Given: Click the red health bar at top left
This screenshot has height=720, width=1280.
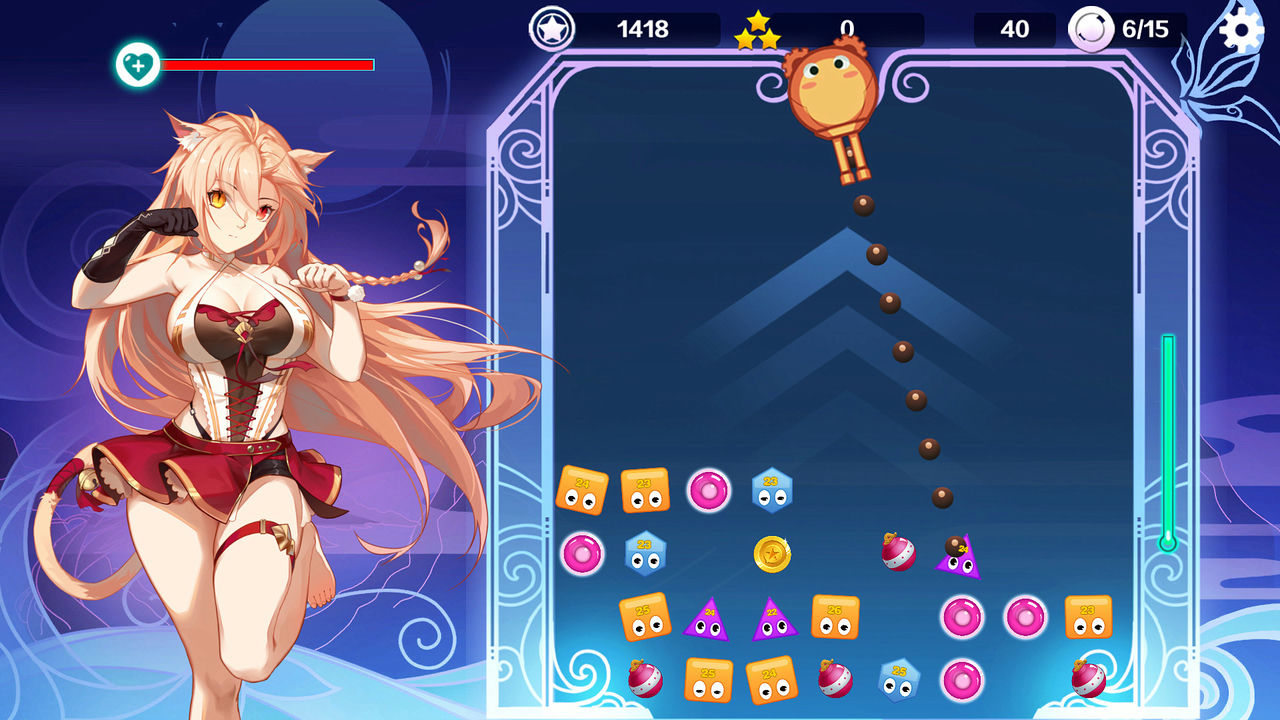Looking at the screenshot, I should (x=270, y=62).
